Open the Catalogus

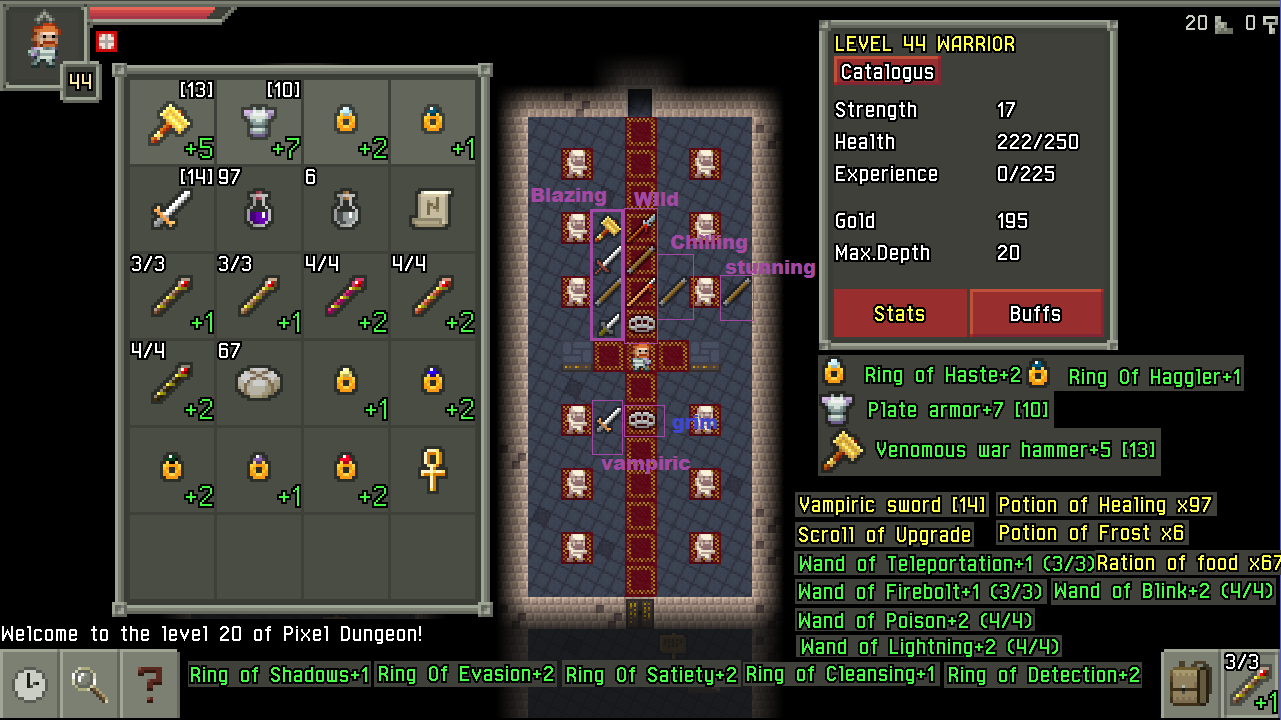[x=887, y=72]
